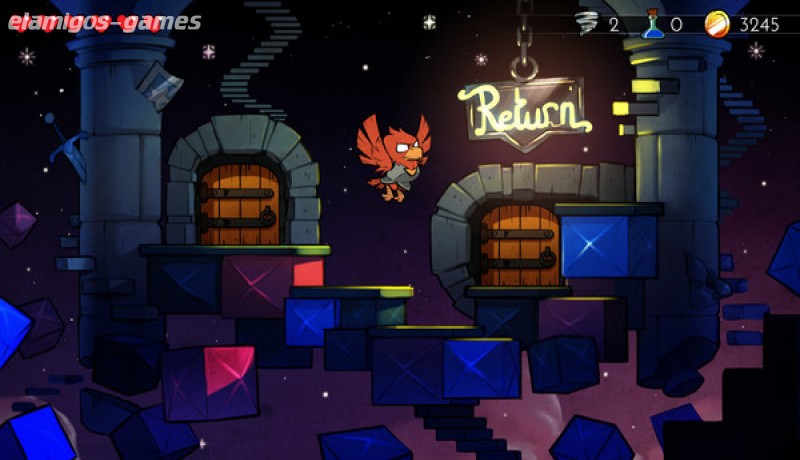Click the gold coin icon
Viewport: 800px width, 460px height.
pyautogui.click(x=716, y=23)
